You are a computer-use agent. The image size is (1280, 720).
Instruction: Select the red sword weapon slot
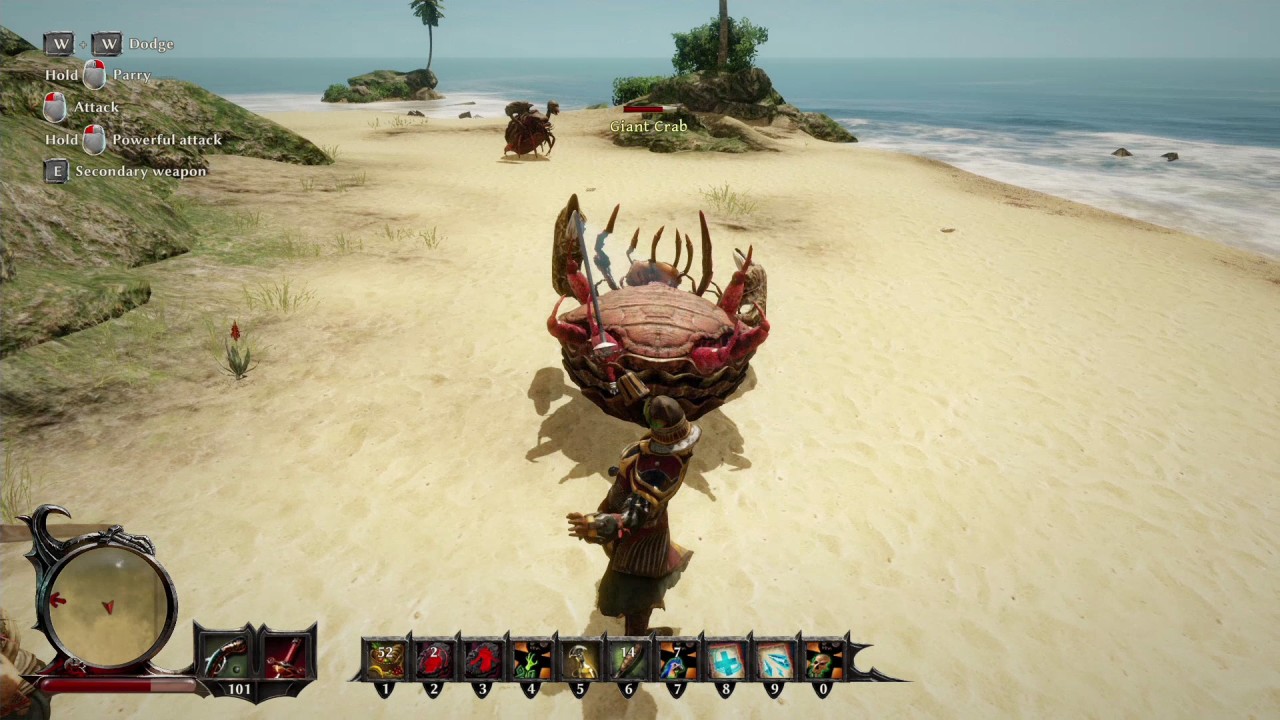286,656
